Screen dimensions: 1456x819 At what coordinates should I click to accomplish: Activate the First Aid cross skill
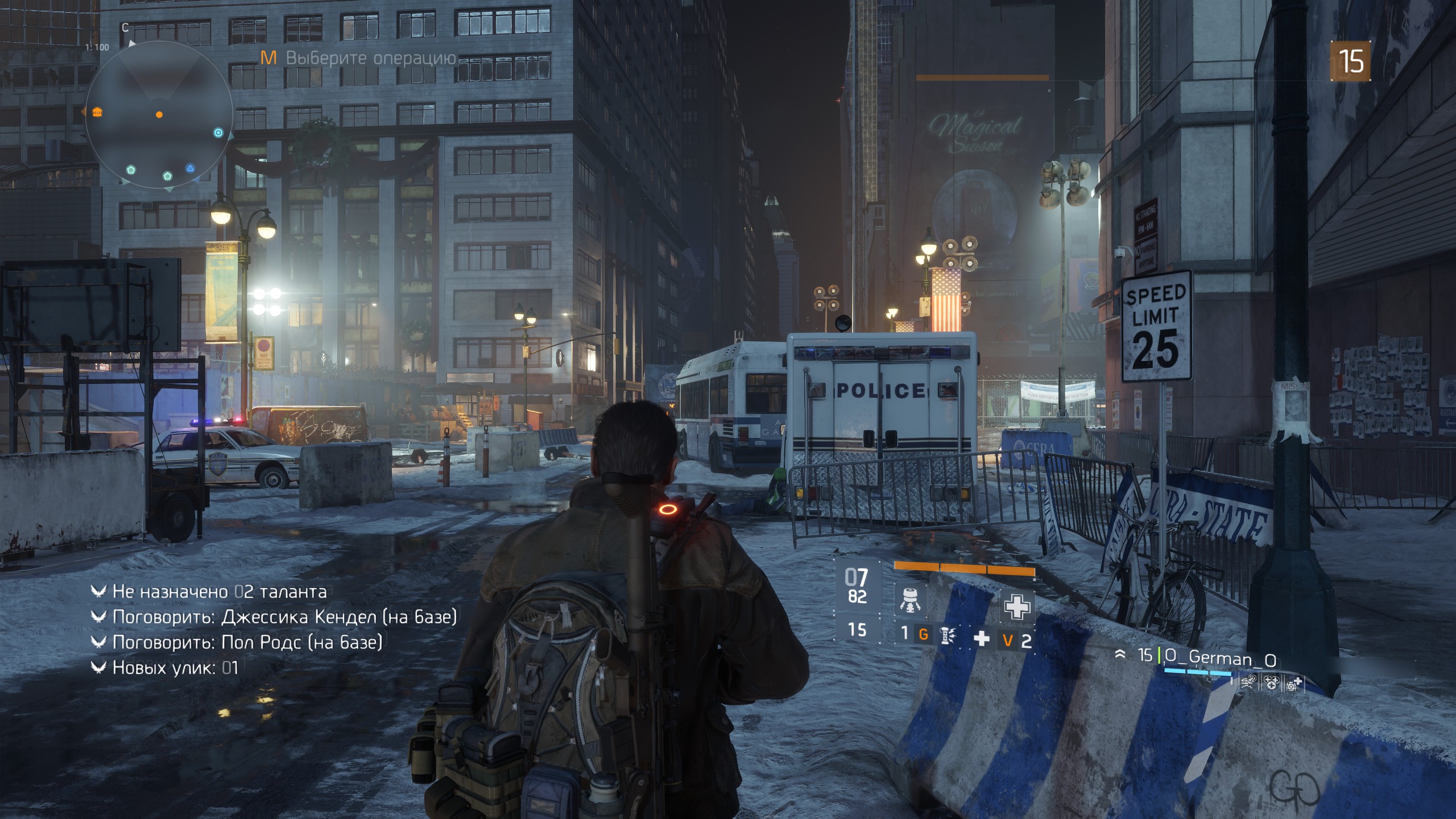pyautogui.click(x=1016, y=606)
